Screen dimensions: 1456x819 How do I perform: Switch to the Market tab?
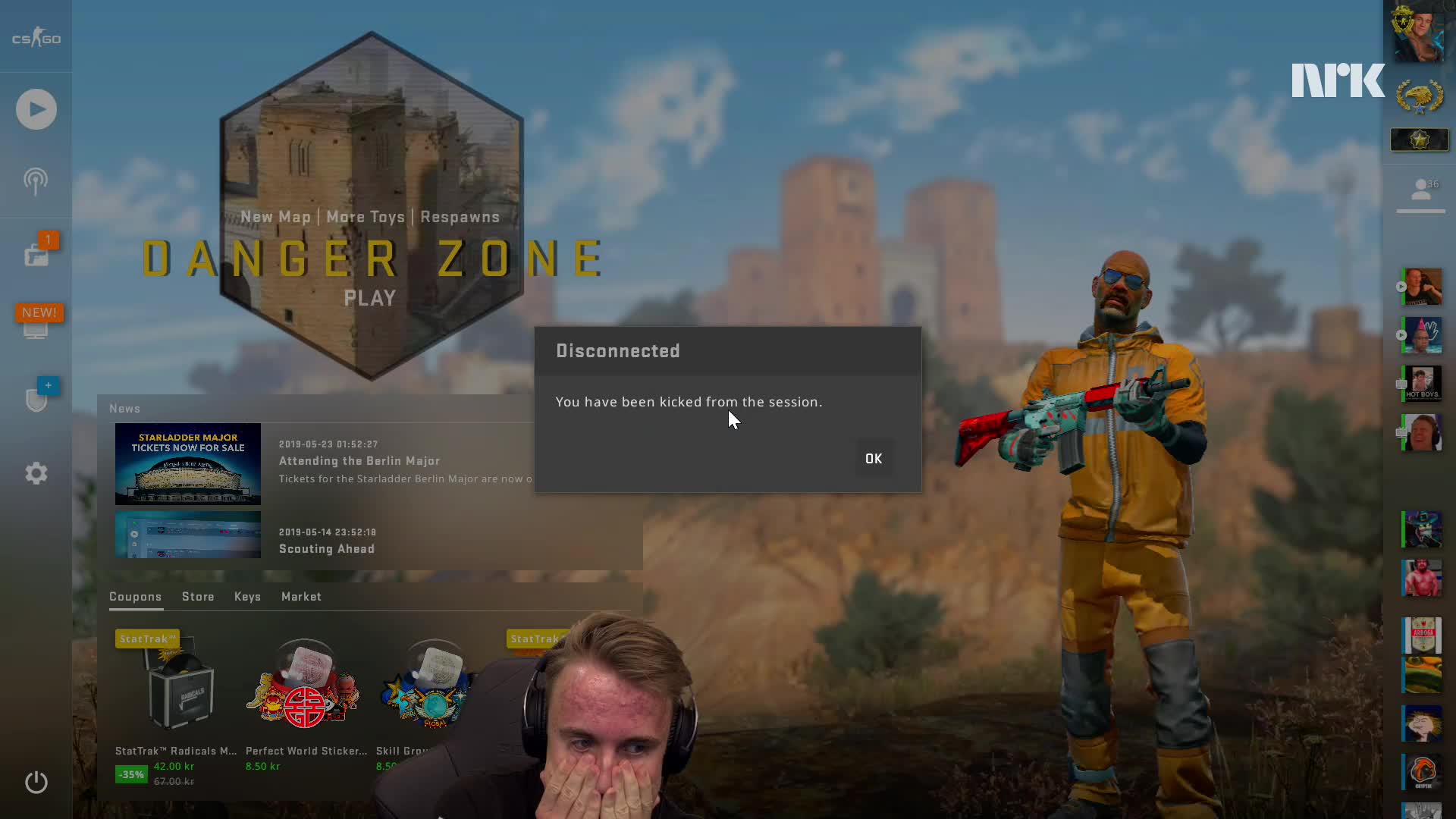301,597
